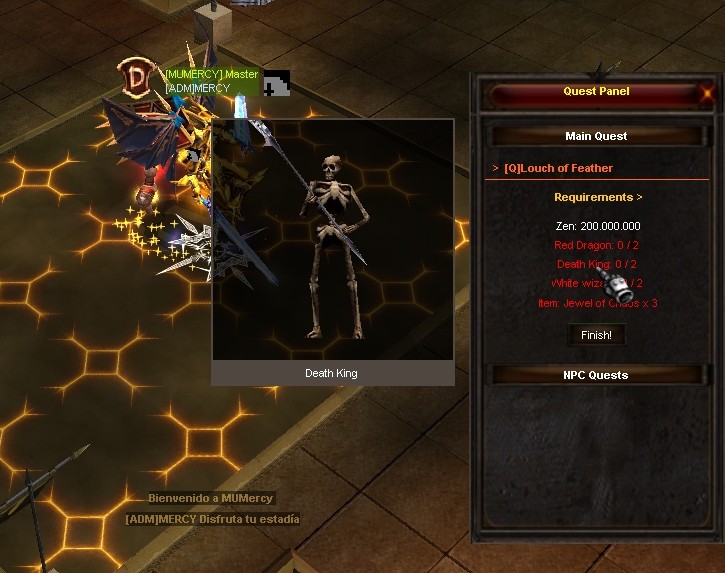This screenshot has height=573, width=725.
Task: Close the Quest Panel window
Action: pyautogui.click(x=708, y=93)
